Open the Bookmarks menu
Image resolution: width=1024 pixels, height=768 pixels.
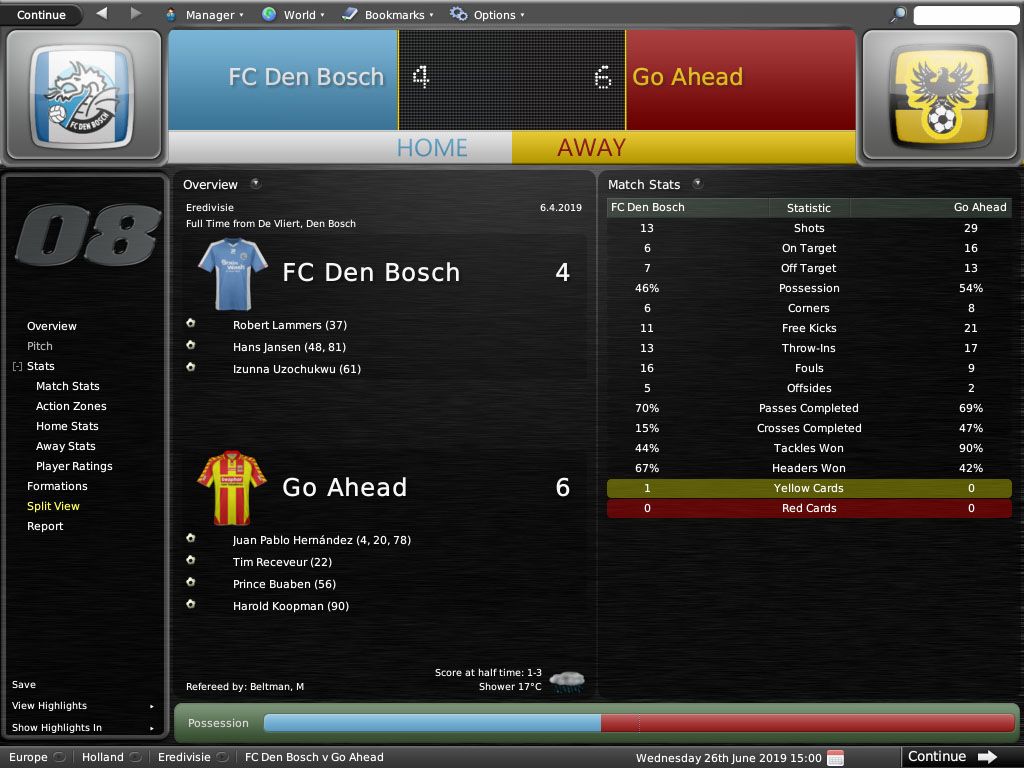pyautogui.click(x=388, y=15)
